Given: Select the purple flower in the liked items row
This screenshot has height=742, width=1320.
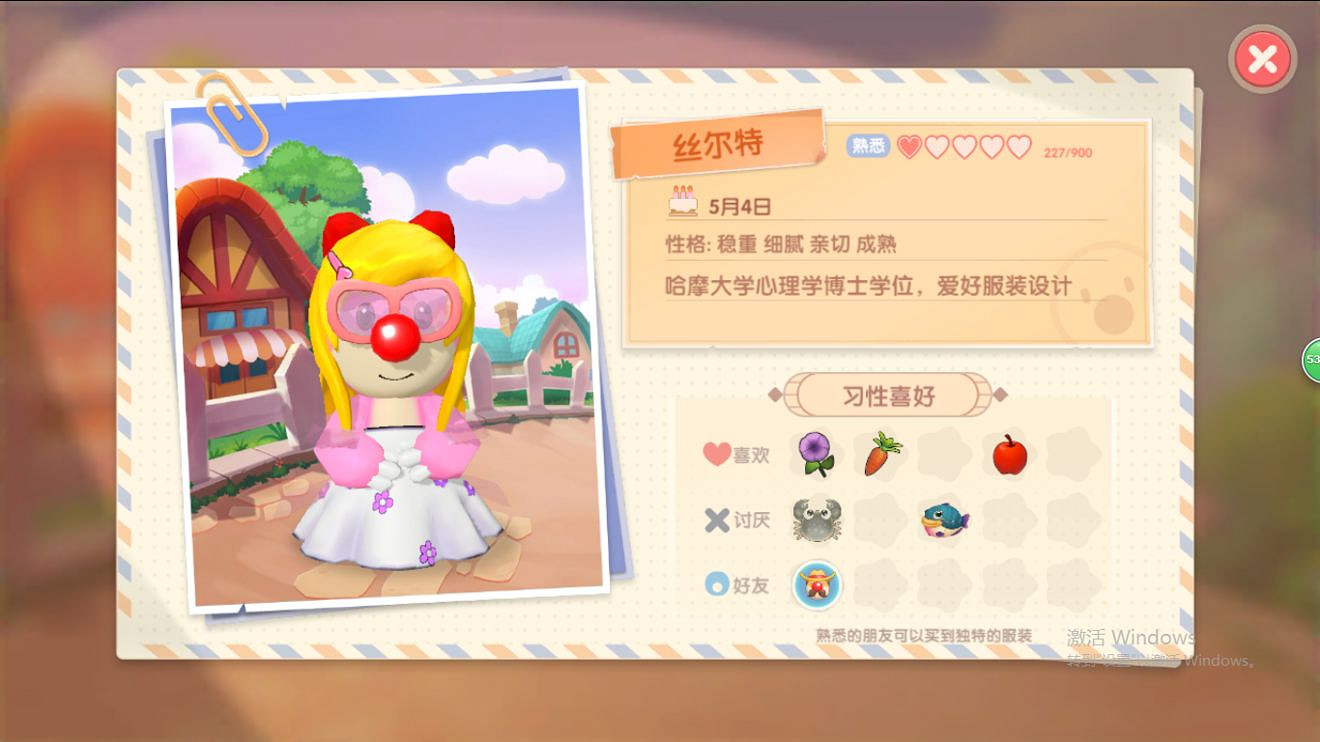Looking at the screenshot, I should [x=815, y=454].
